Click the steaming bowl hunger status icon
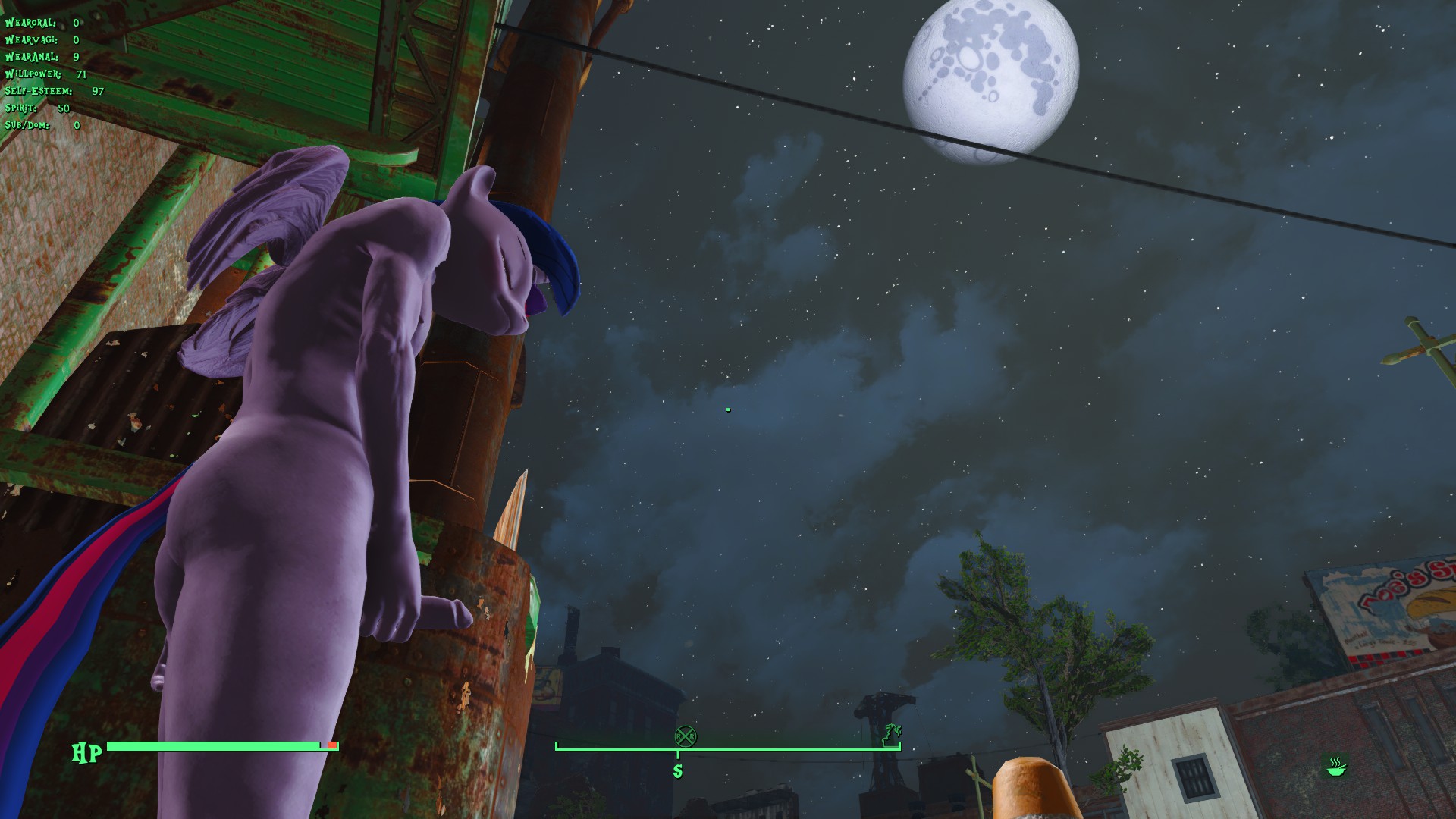Image resolution: width=1456 pixels, height=819 pixels. 1335,767
